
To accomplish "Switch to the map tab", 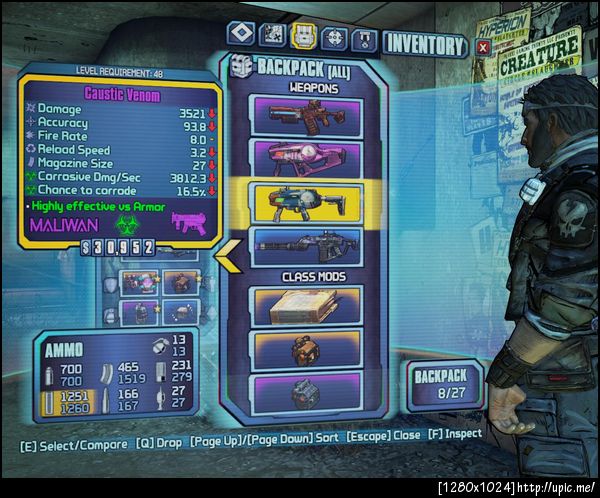I will (272, 36).
